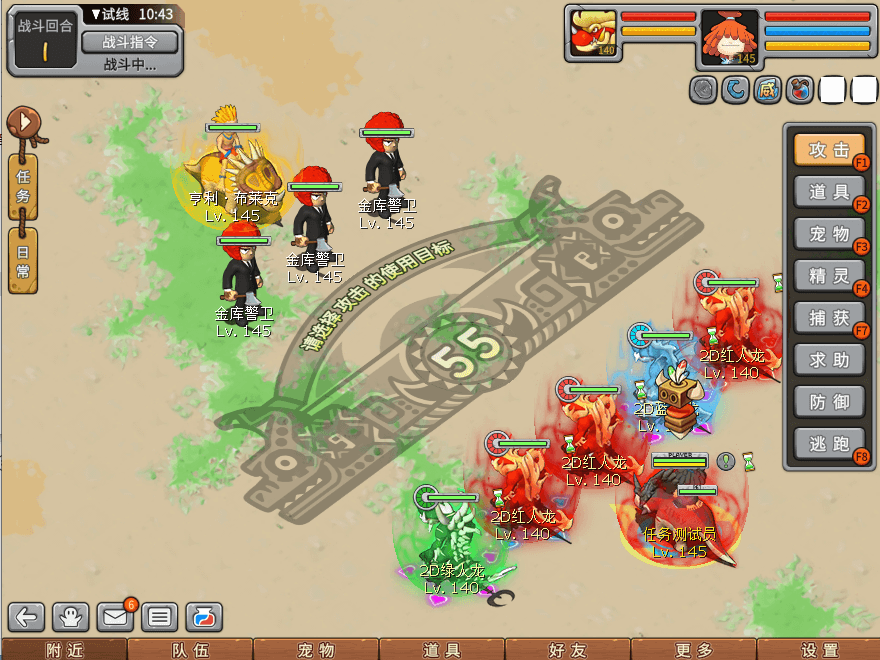Switch to the 队伍 (Team) tab

click(189, 650)
